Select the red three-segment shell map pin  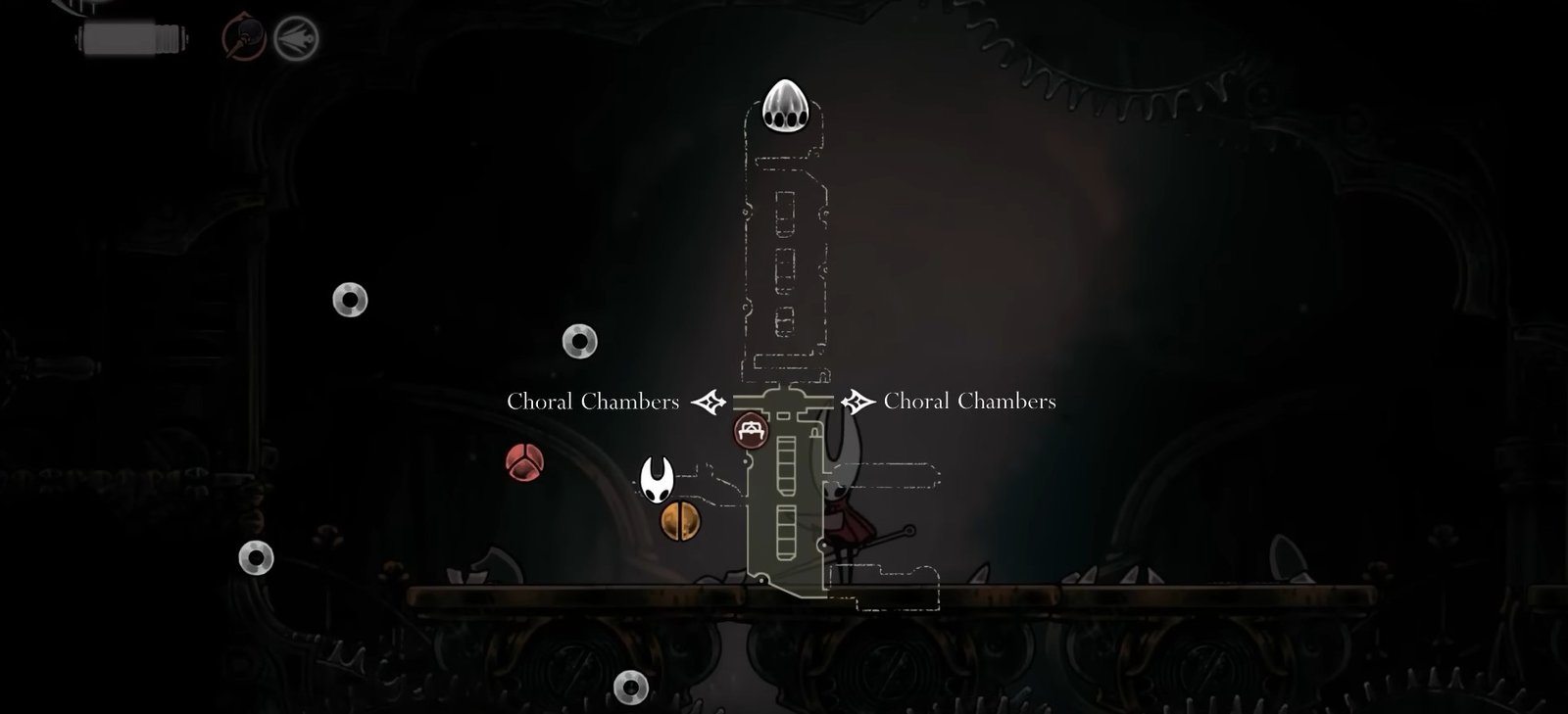point(524,462)
